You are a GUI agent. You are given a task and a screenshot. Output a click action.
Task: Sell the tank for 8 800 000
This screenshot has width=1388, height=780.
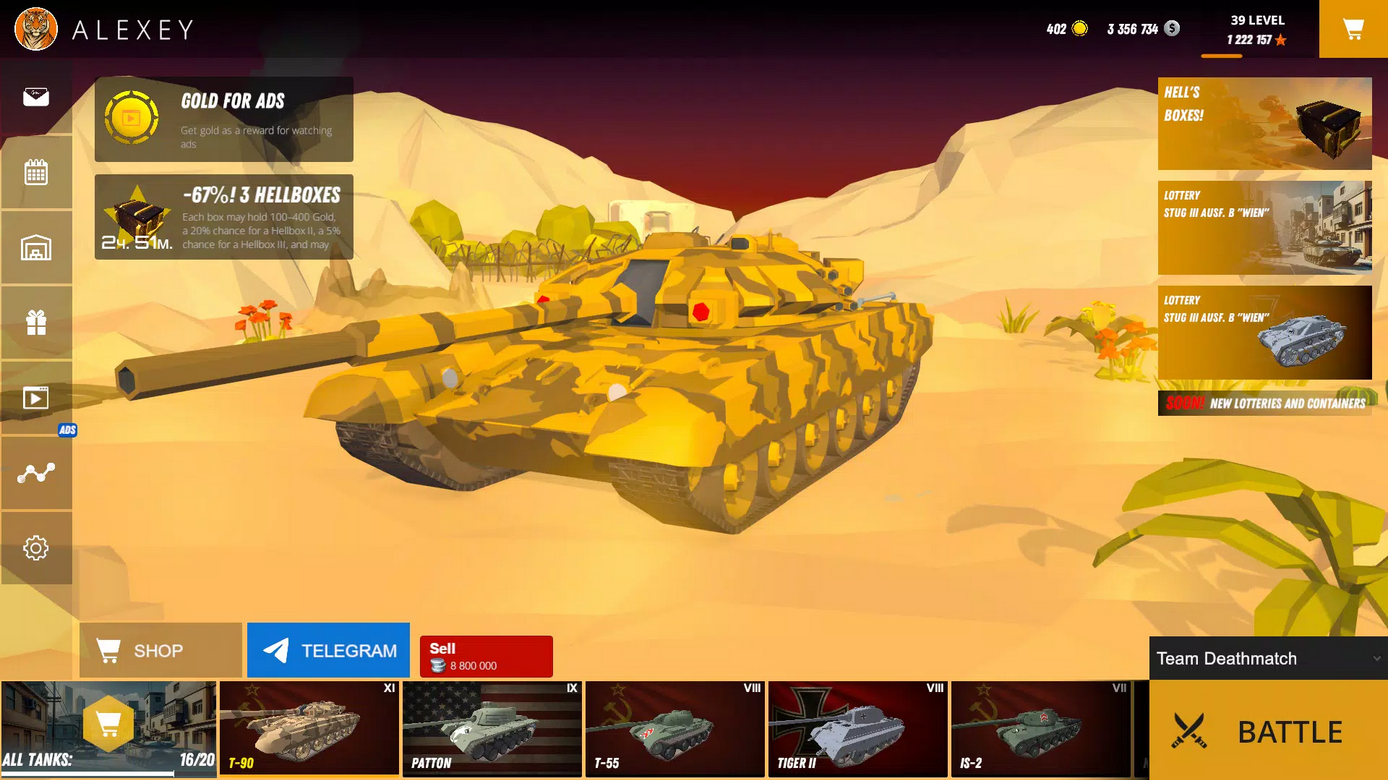coord(486,656)
